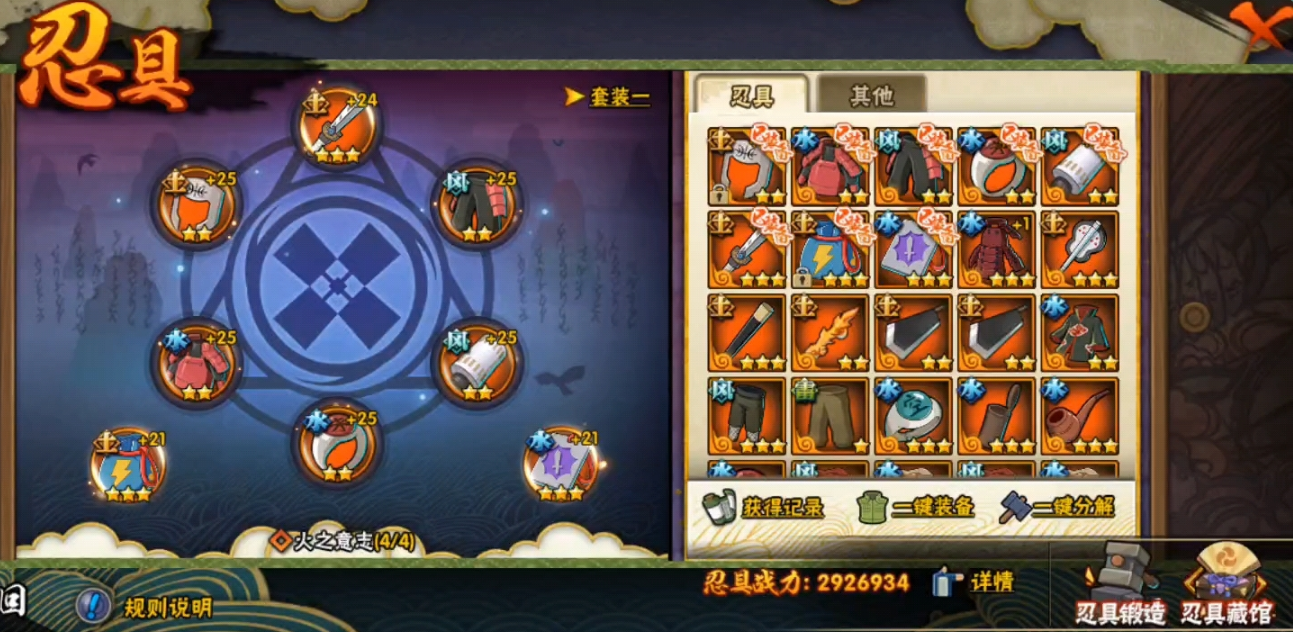The width and height of the screenshot is (1293, 632).
Task: Select the khaki trousers inventory item
Action: click(x=830, y=416)
